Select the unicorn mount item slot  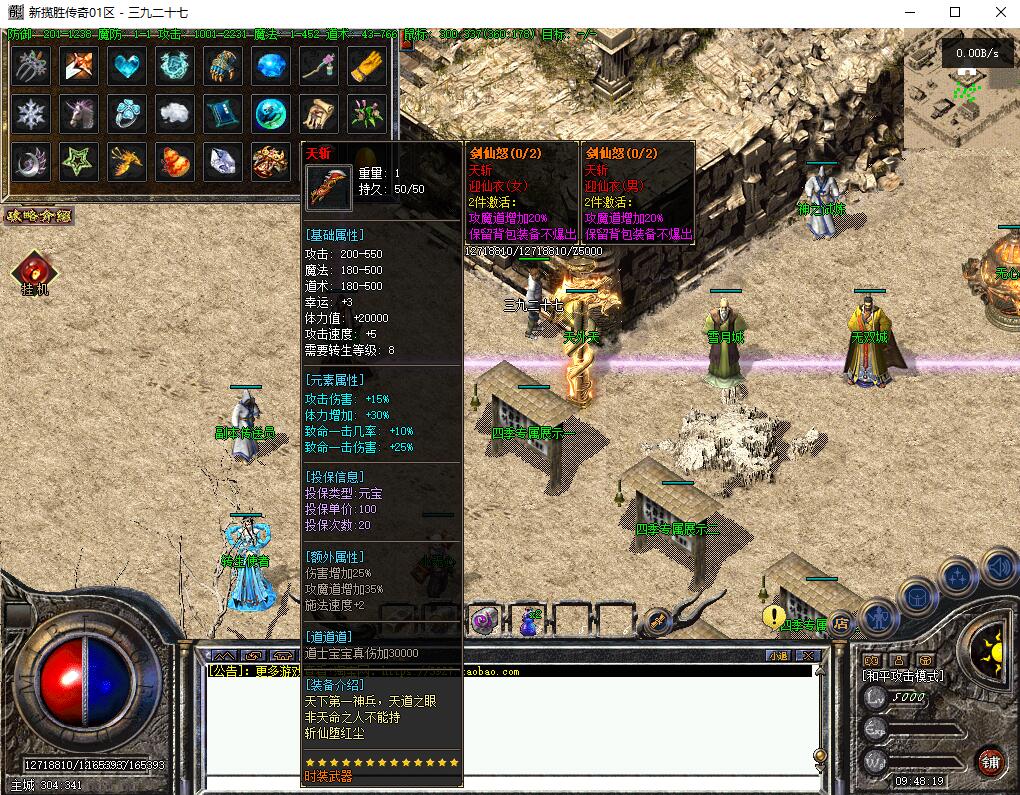point(80,114)
